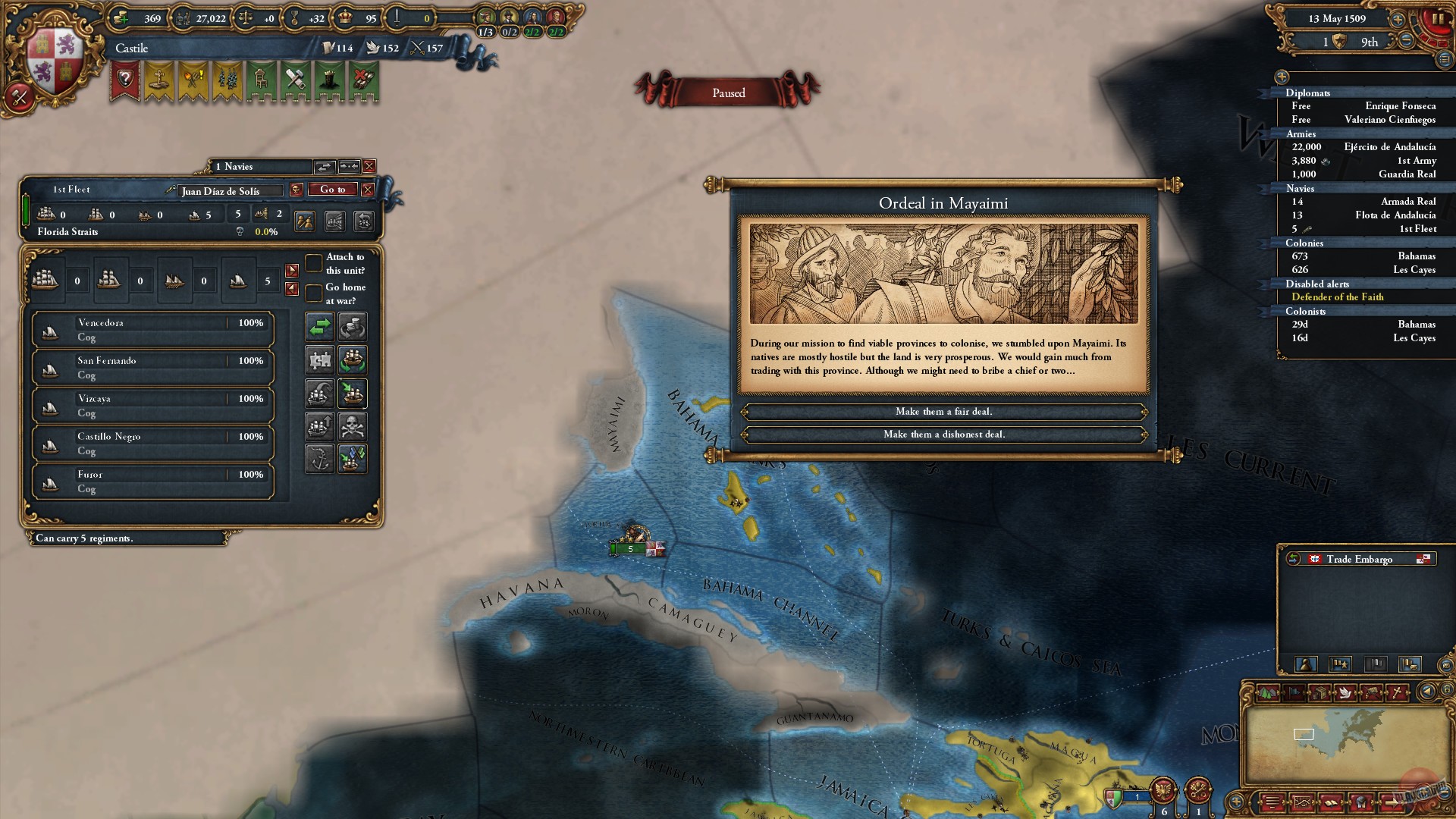
Task: Expand the Armies list on the right
Action: click(1302, 133)
